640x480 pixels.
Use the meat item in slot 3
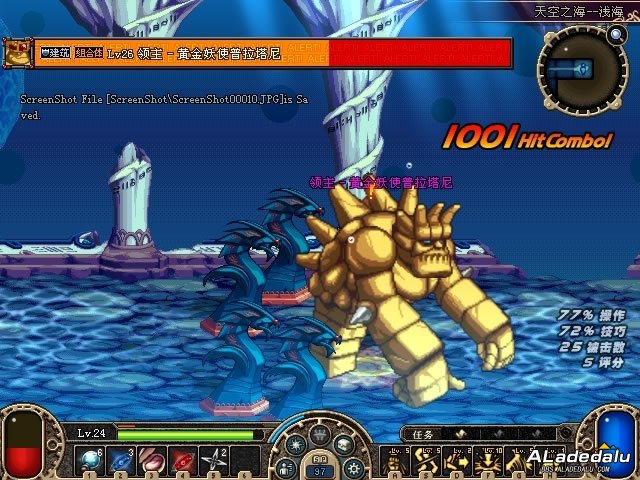coord(154,460)
